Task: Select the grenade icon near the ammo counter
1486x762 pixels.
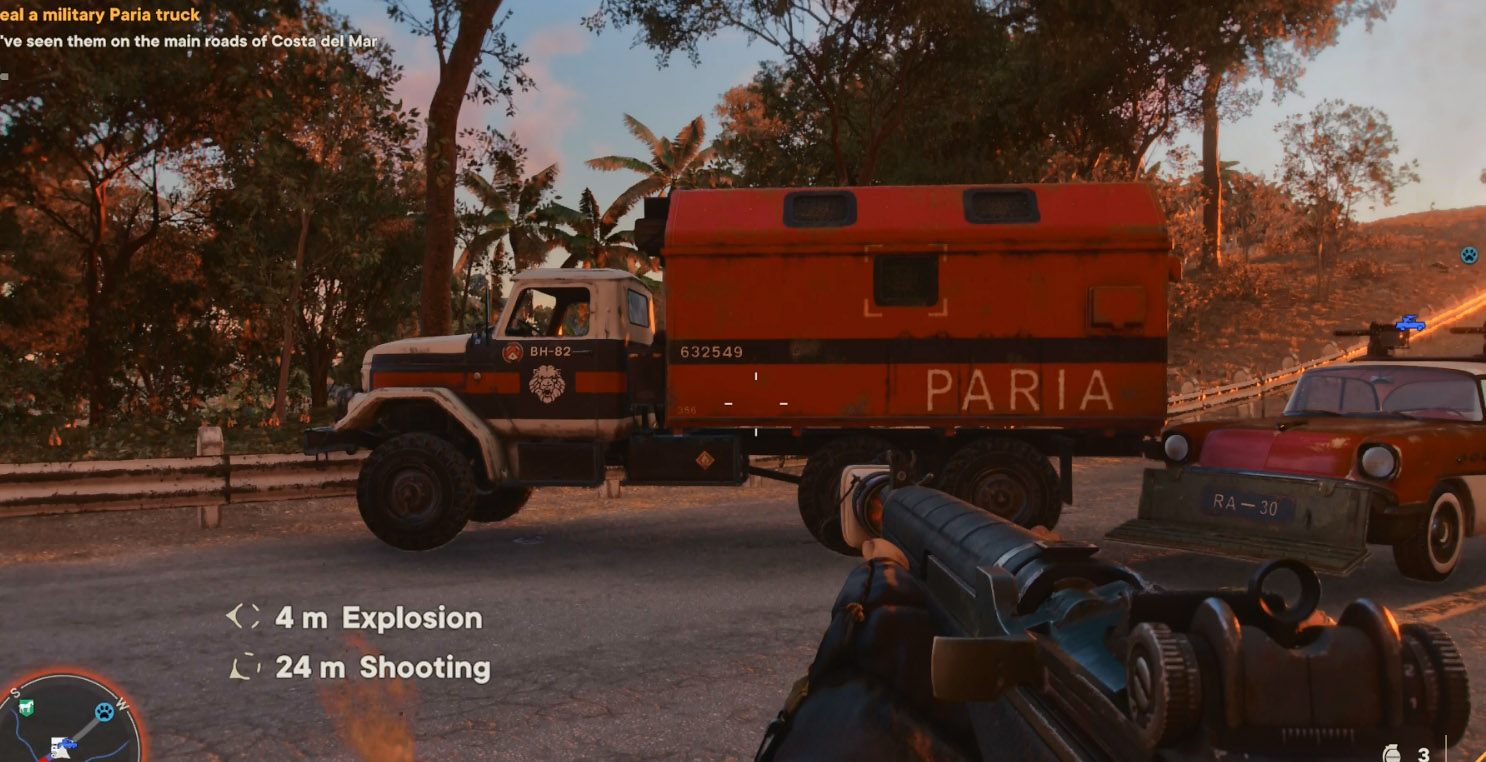Action: tap(1392, 752)
